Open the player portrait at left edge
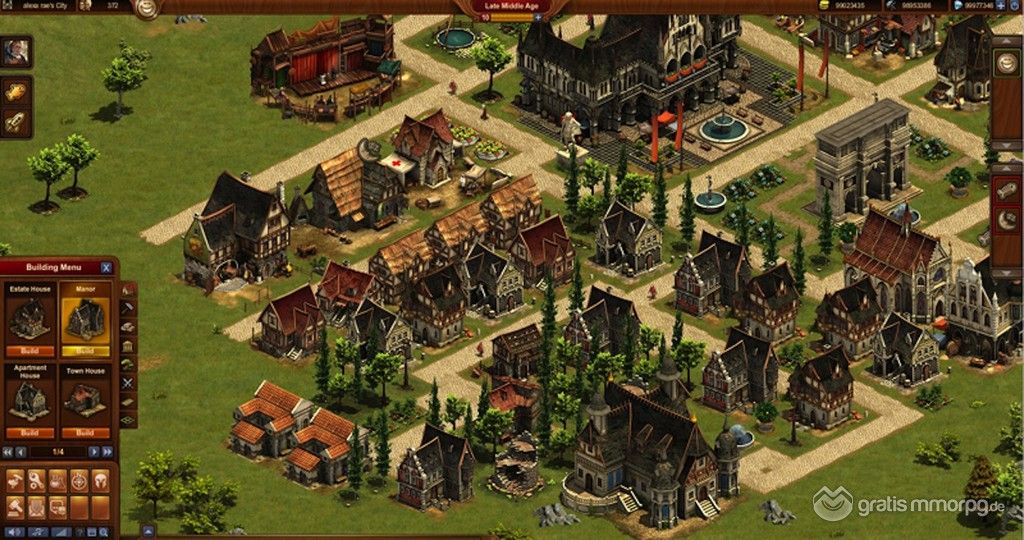The height and width of the screenshot is (540, 1024). tap(15, 51)
